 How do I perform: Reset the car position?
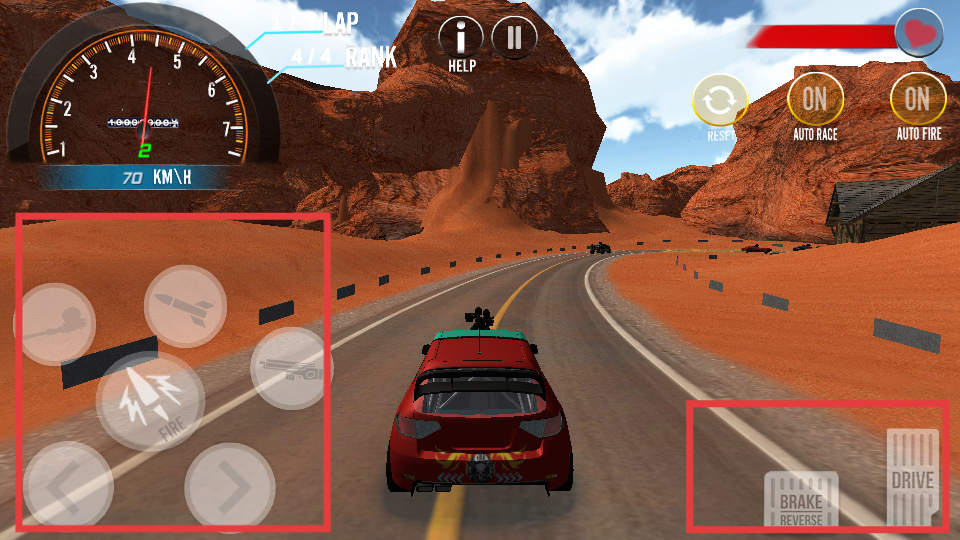(720, 102)
